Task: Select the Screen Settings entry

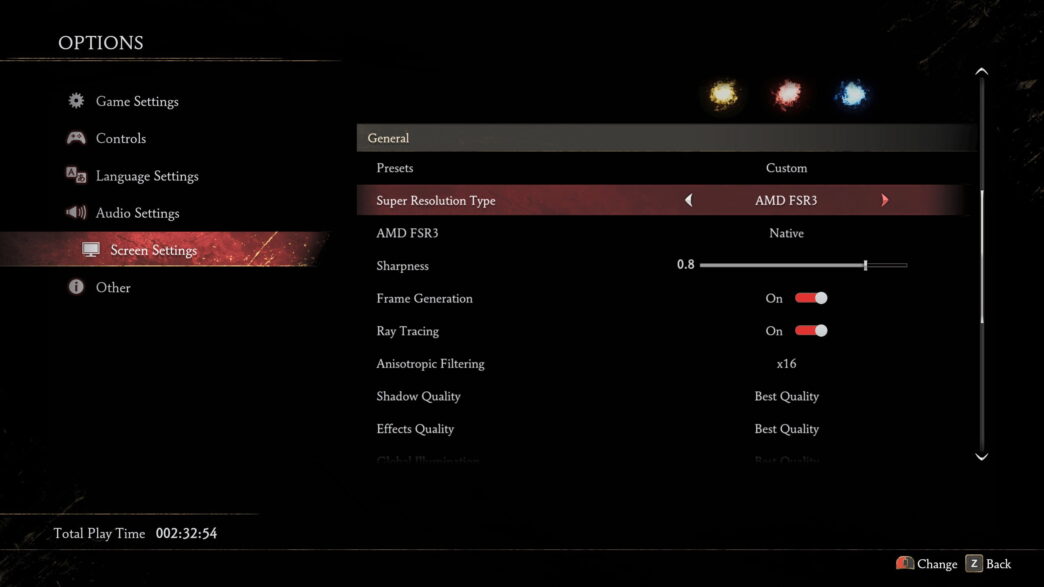Action: [153, 250]
